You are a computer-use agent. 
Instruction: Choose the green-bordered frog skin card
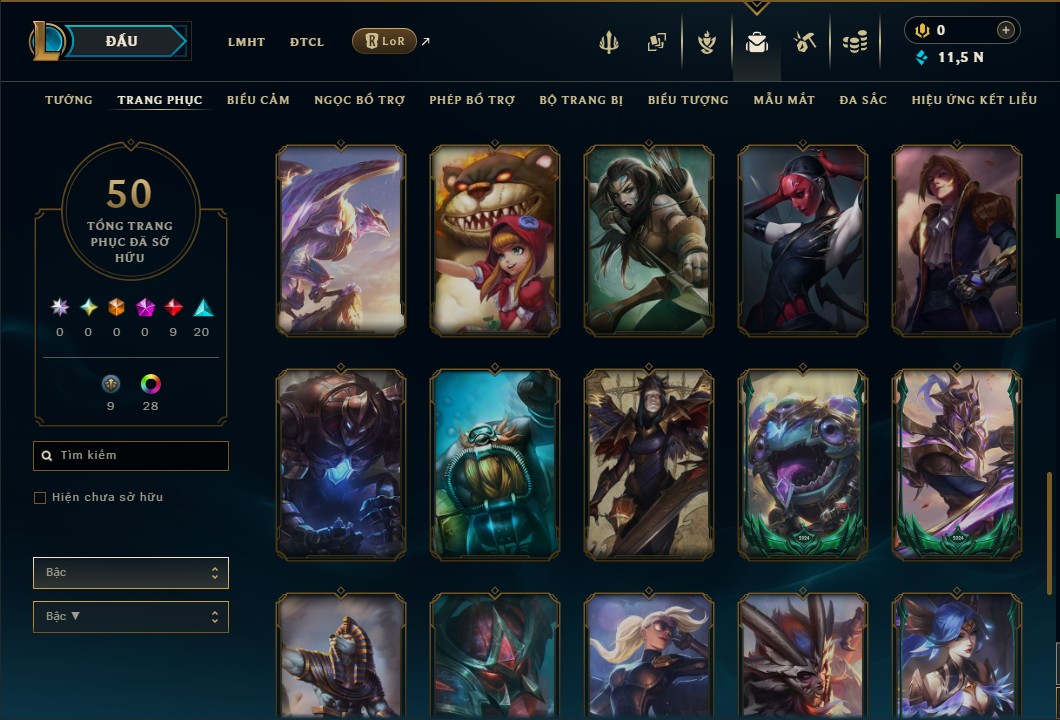[x=803, y=464]
